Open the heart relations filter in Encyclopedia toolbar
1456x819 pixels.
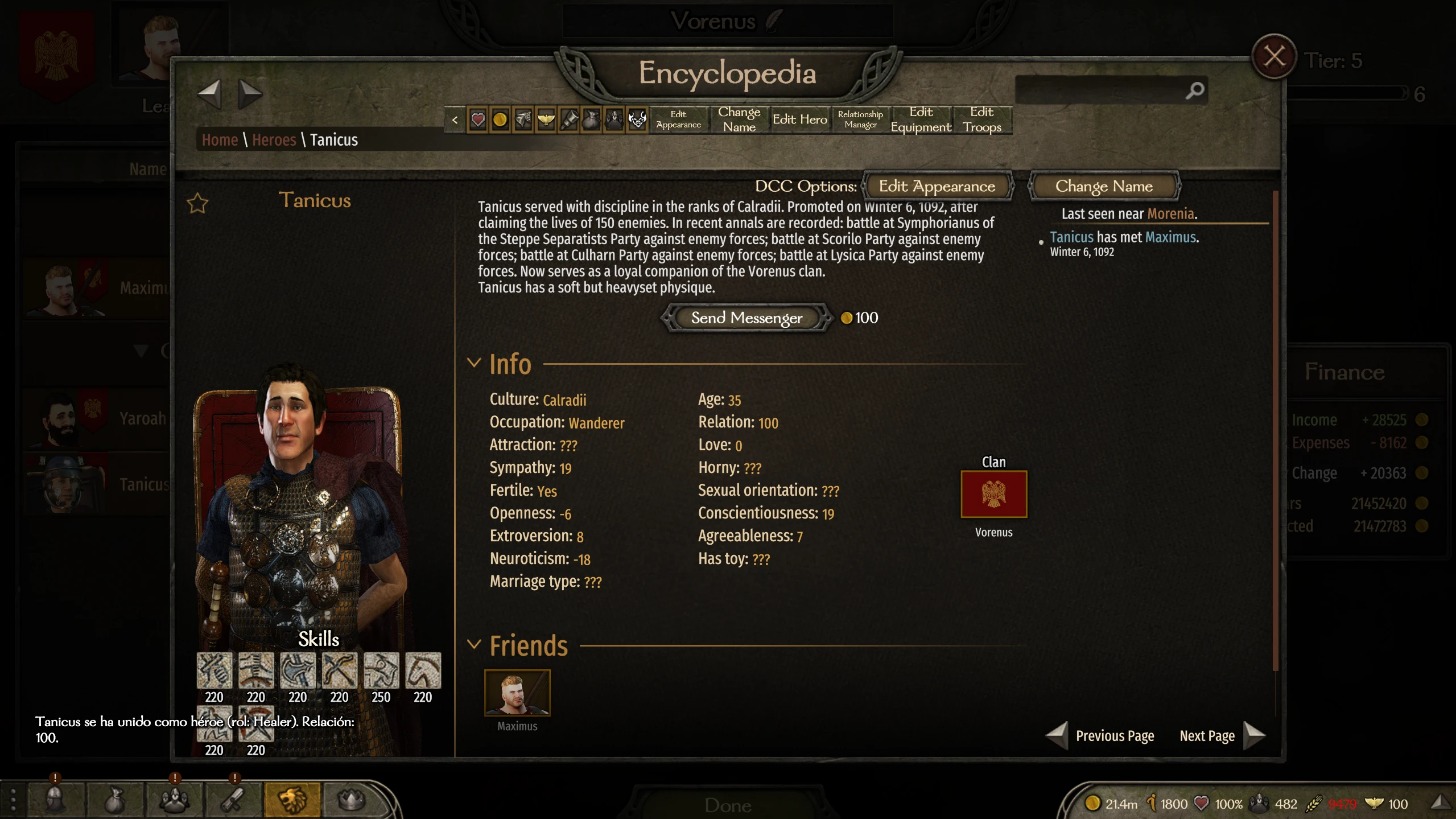(x=477, y=120)
